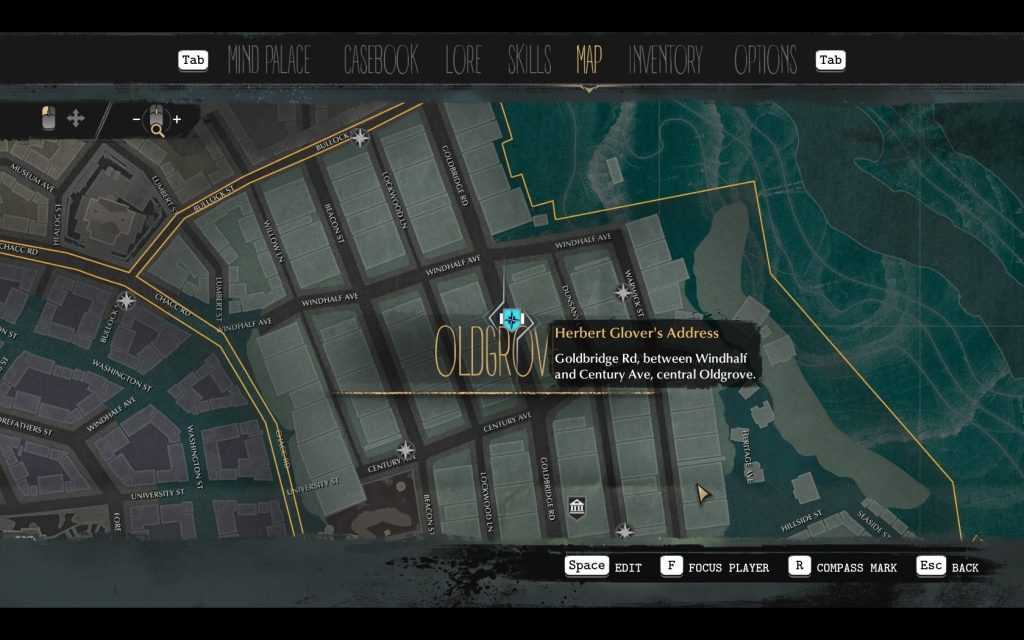1024x640 pixels.
Task: Show the Lore tab
Action: [x=463, y=60]
